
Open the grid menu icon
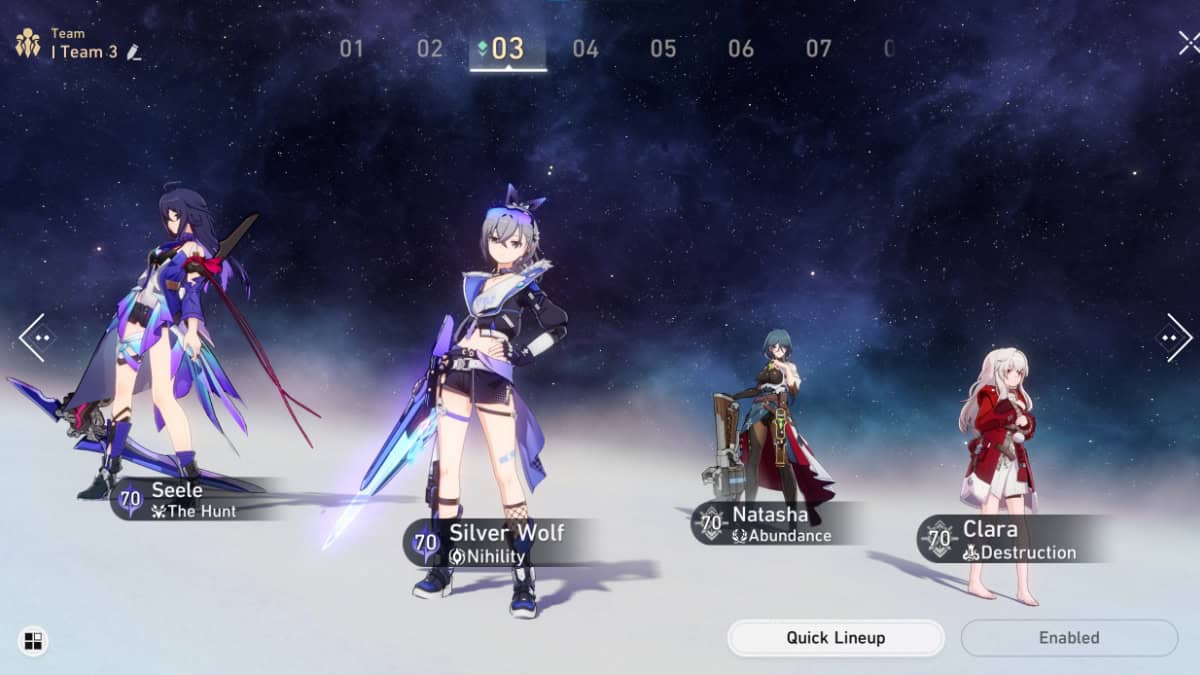tap(32, 641)
